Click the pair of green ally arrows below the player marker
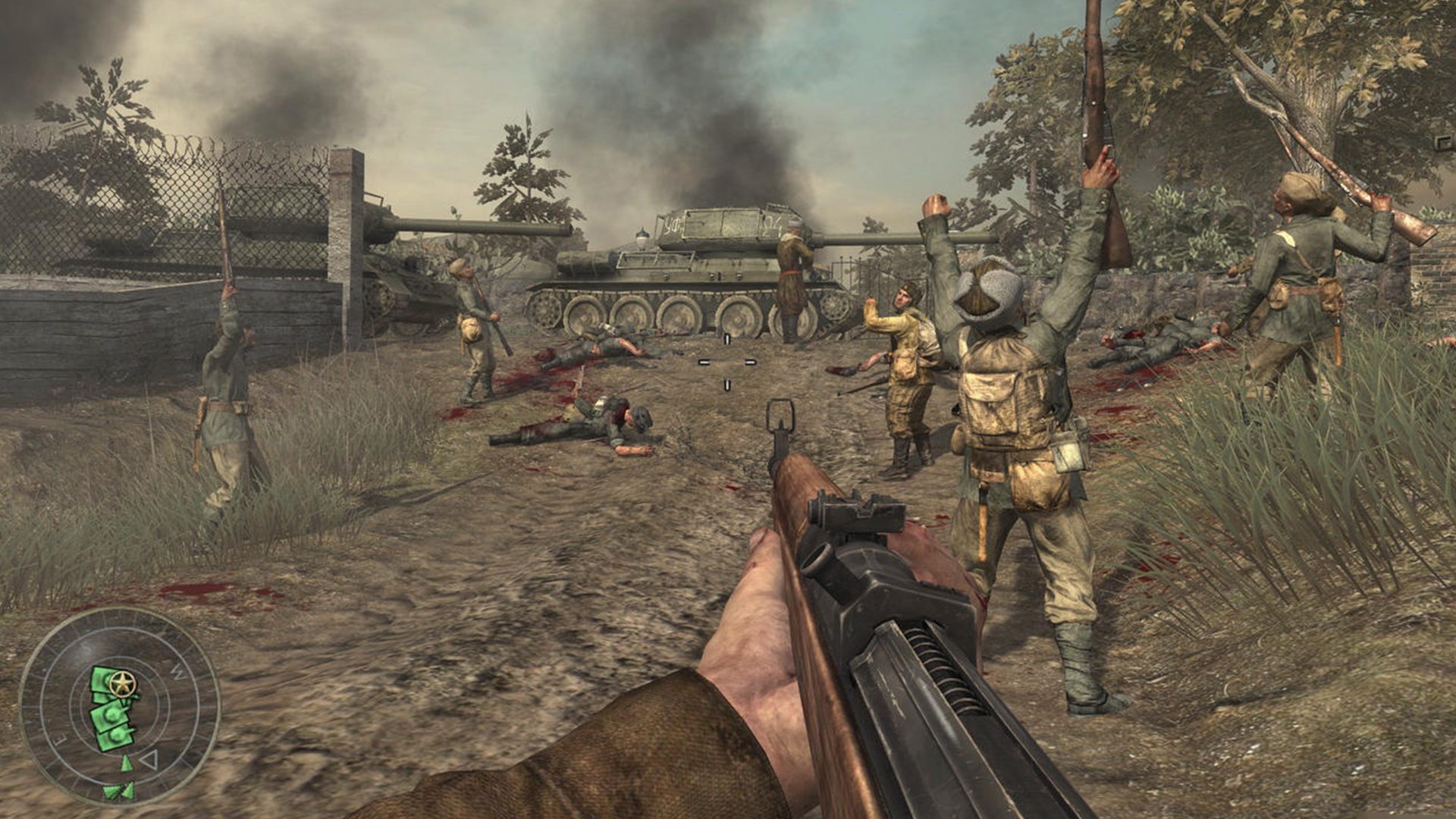 118,789
